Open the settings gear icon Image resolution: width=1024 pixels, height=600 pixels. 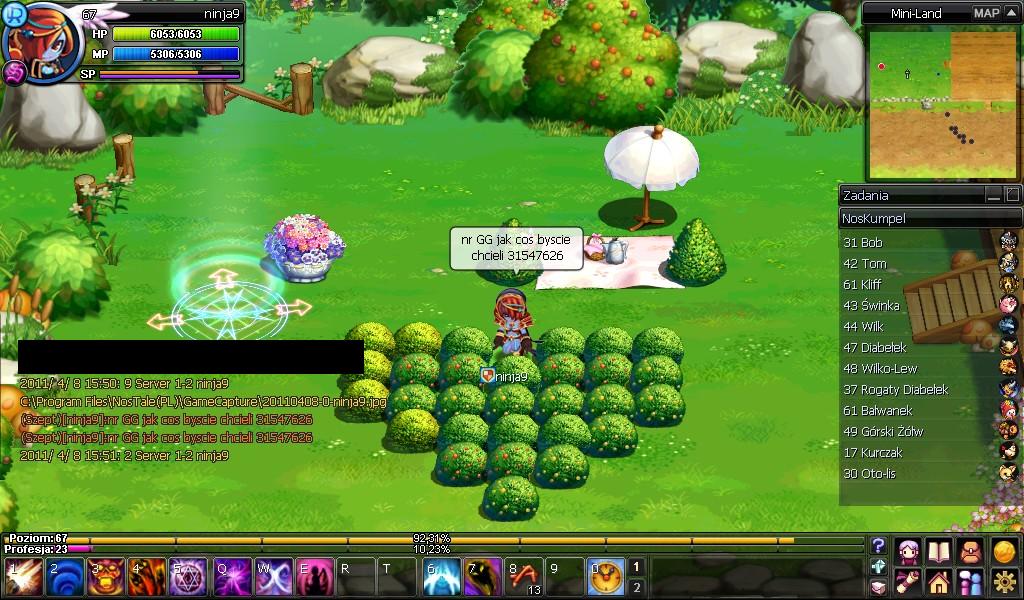tap(1004, 582)
